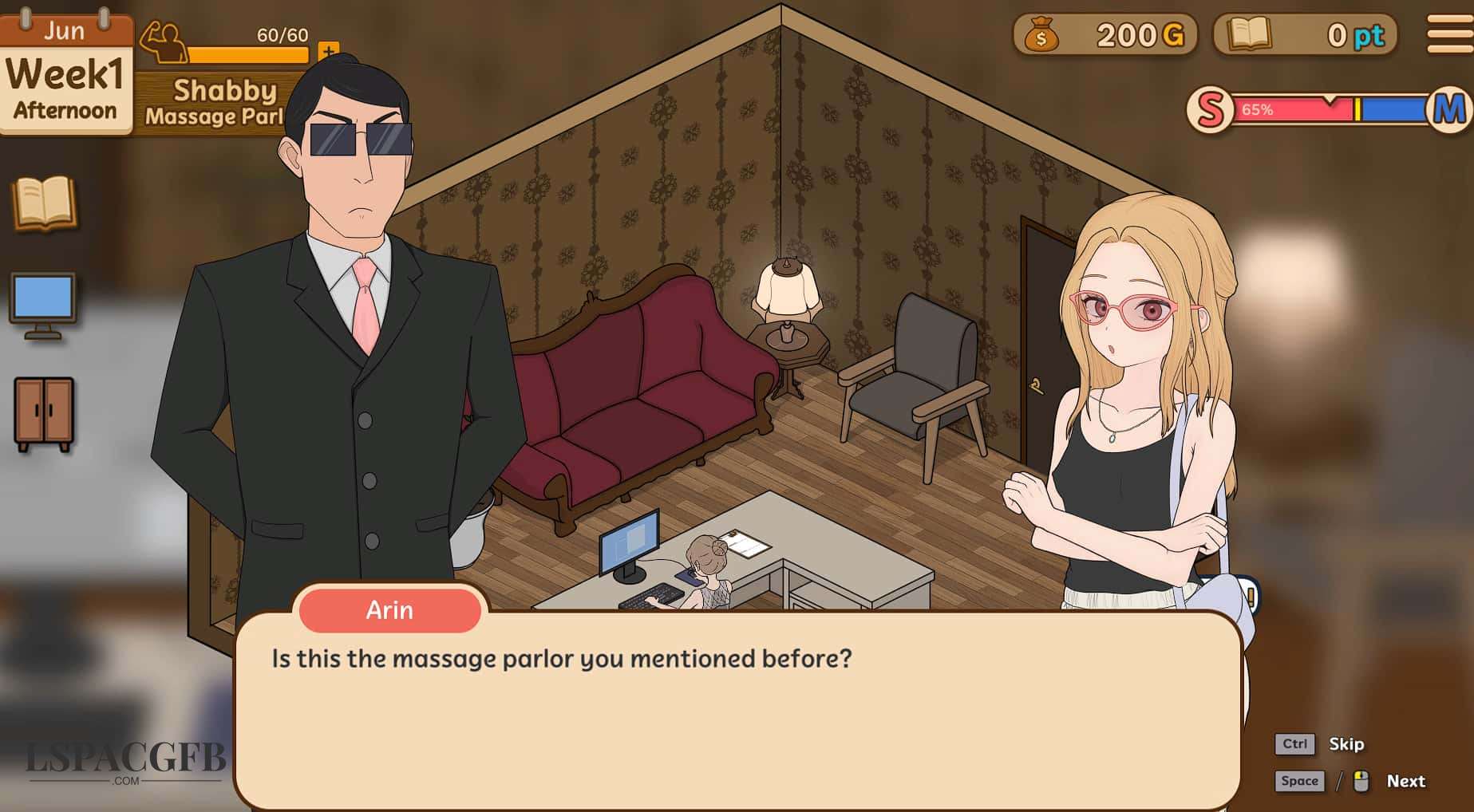1474x812 pixels.
Task: Click the dialogue box to continue
Action: [x=737, y=710]
